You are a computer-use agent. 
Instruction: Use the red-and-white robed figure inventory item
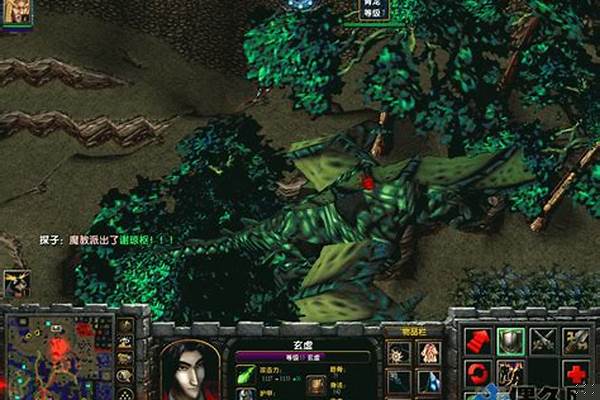point(429,352)
